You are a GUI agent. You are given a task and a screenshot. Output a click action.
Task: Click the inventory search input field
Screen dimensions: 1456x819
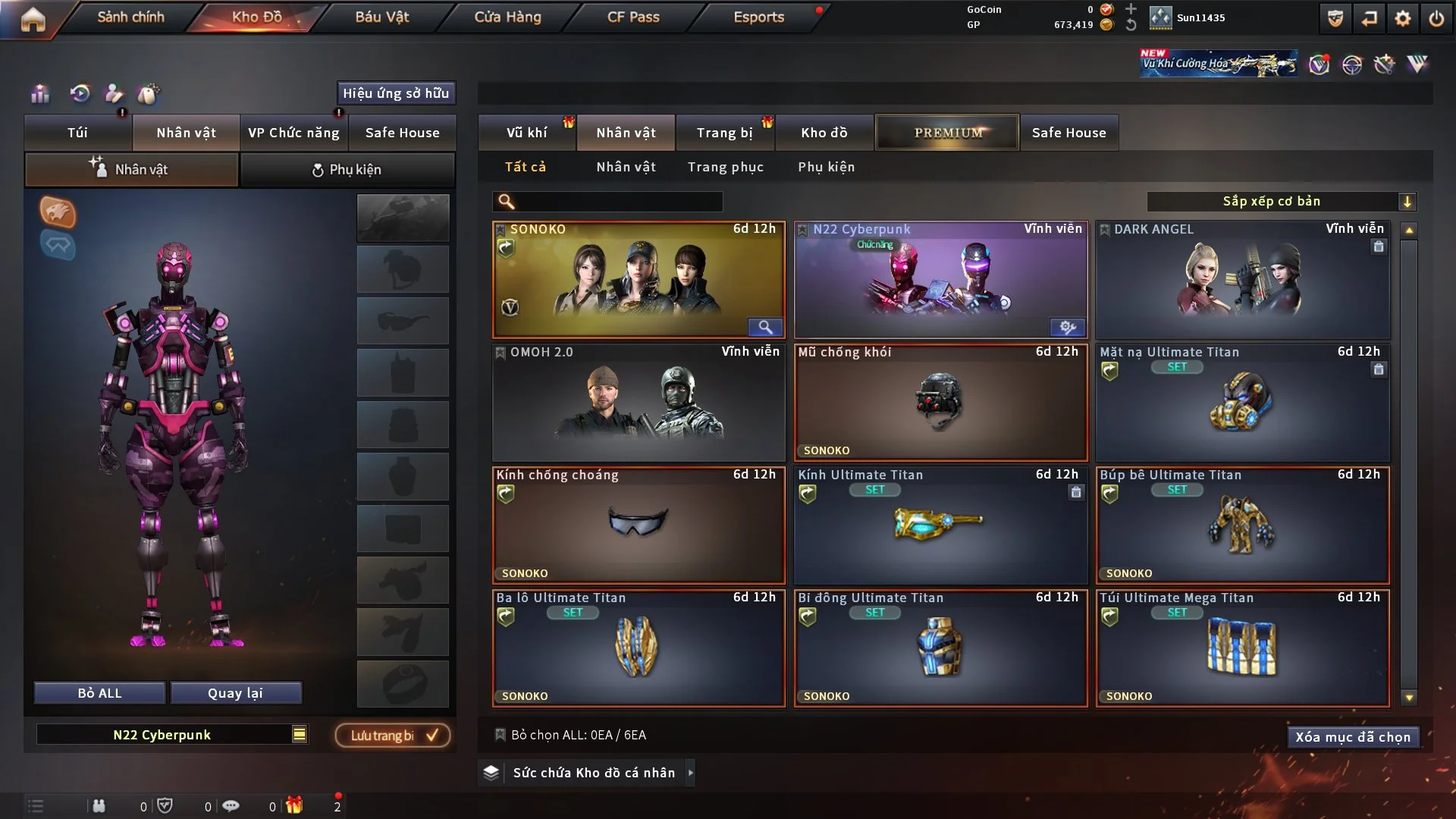click(607, 202)
